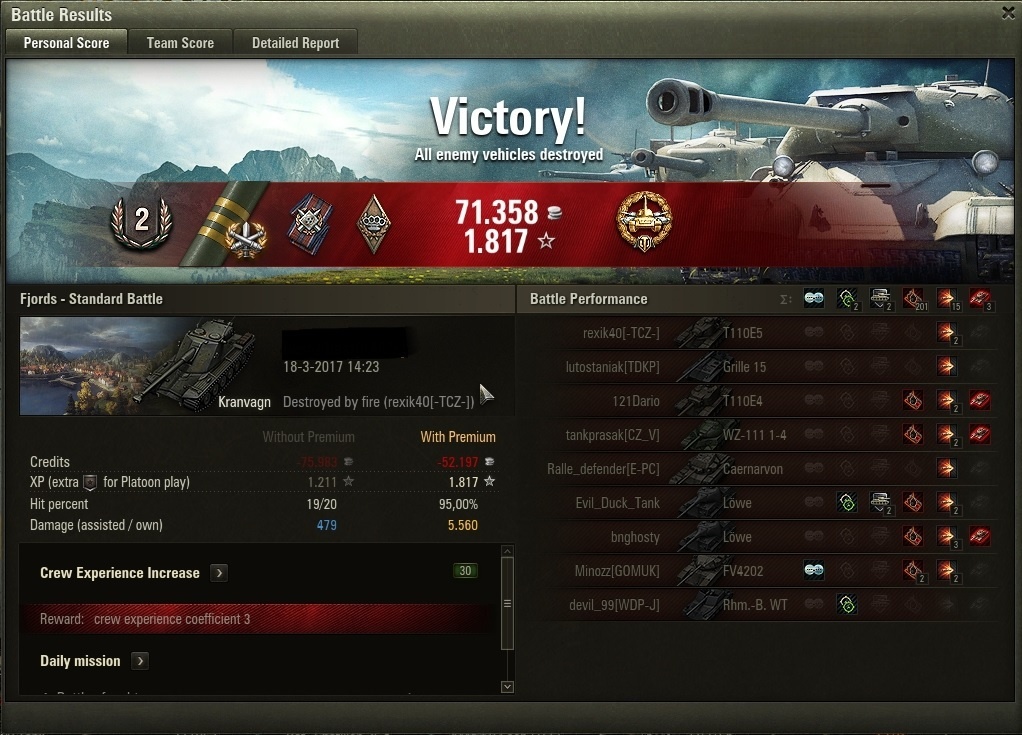Switch to the Team Score tab
This screenshot has width=1022, height=735.
(x=180, y=43)
